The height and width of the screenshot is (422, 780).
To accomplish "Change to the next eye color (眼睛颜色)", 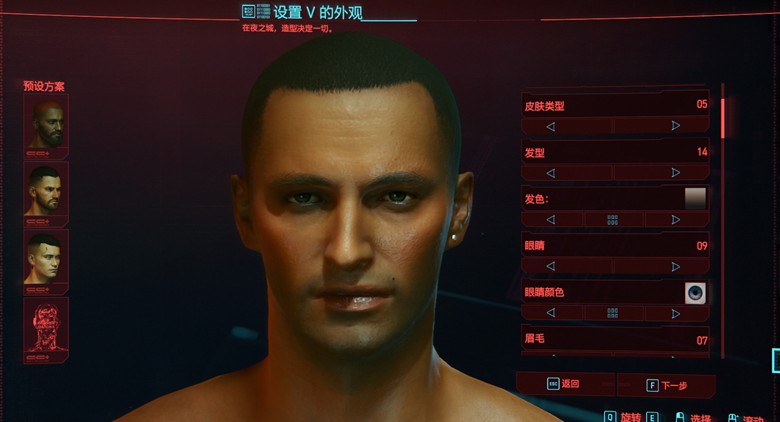I will coord(676,313).
